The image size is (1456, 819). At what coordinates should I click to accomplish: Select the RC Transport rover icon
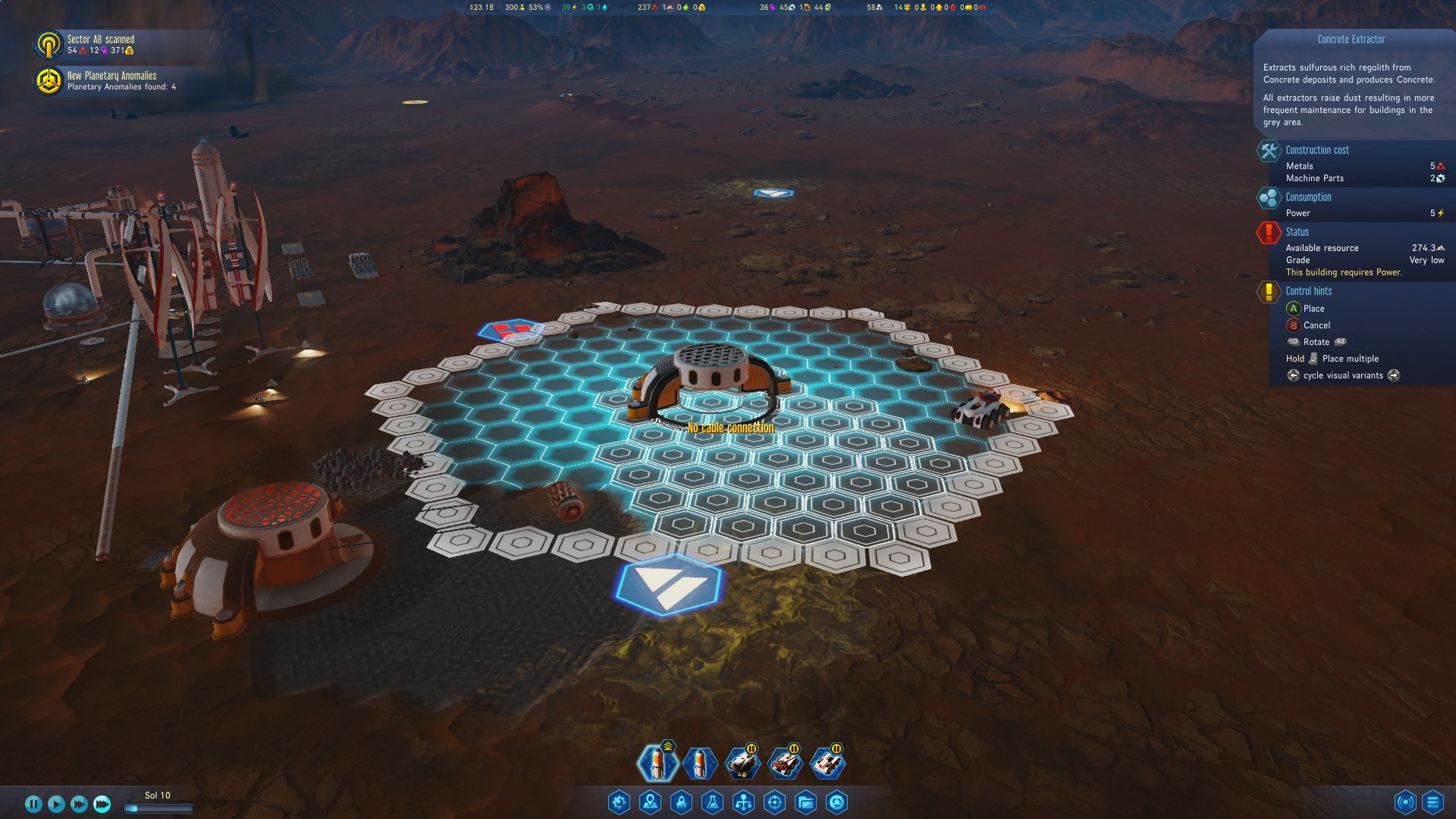tap(829, 764)
